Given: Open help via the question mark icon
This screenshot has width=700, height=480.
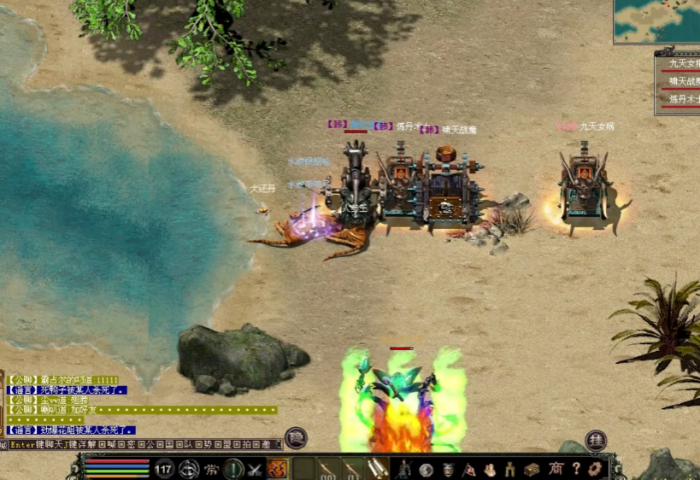Looking at the screenshot, I should 575,468.
